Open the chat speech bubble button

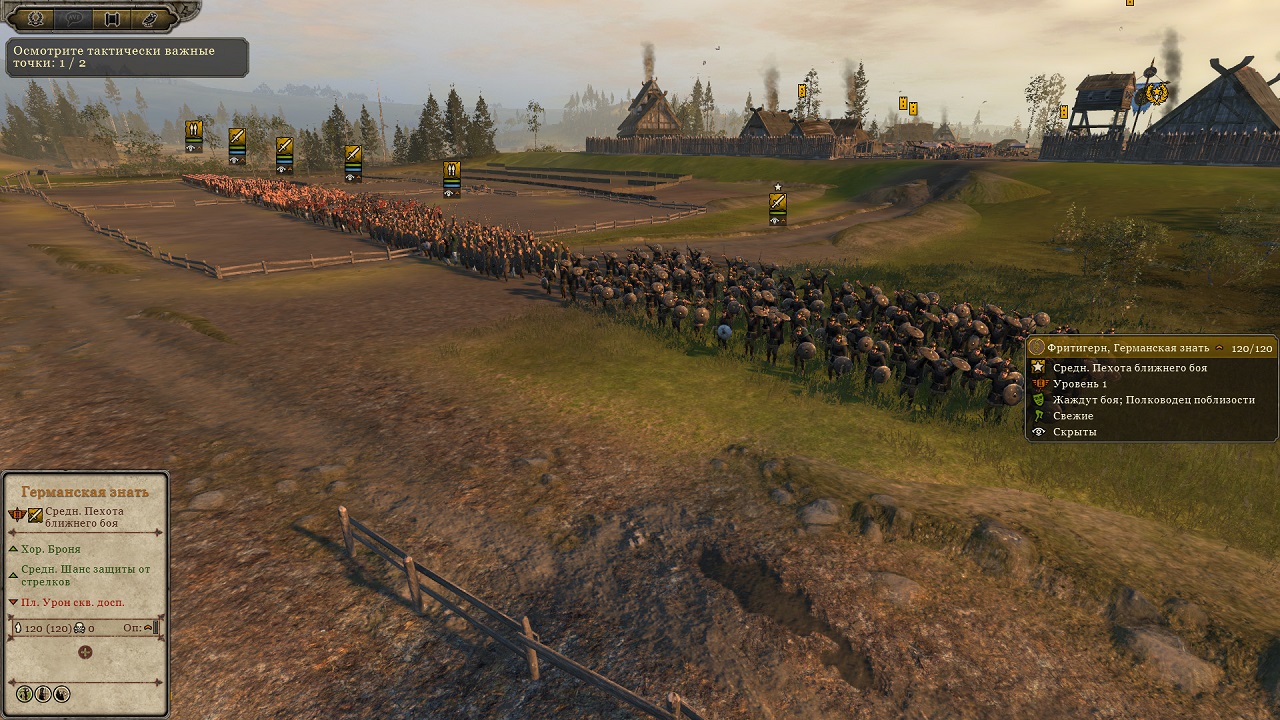tap(74, 18)
